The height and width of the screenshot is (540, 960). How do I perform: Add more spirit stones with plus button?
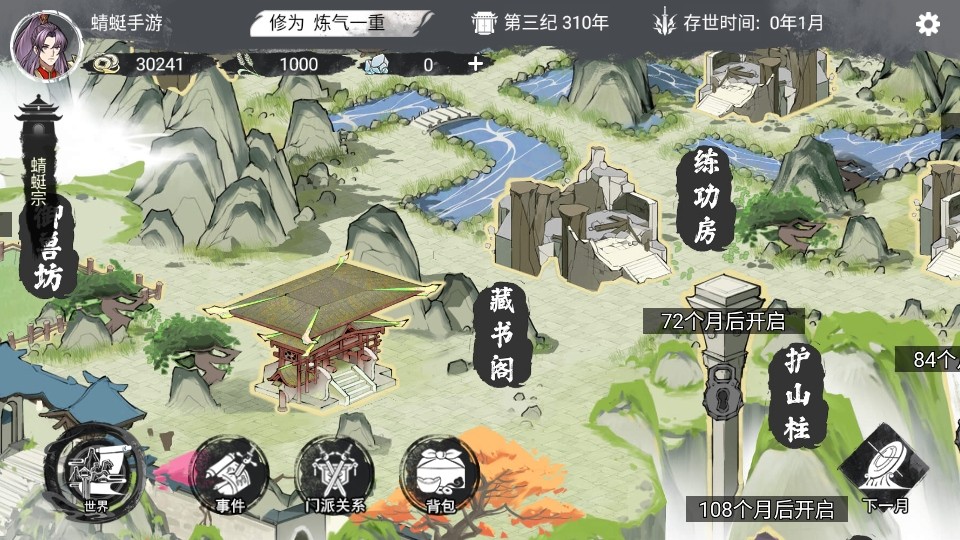coord(475,64)
